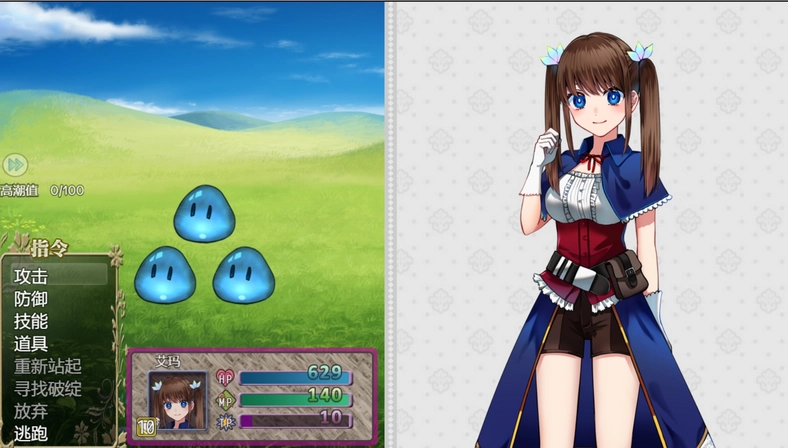This screenshot has width=788, height=448.
Task: Open the 技能 (Skills) command
Action: (32, 321)
